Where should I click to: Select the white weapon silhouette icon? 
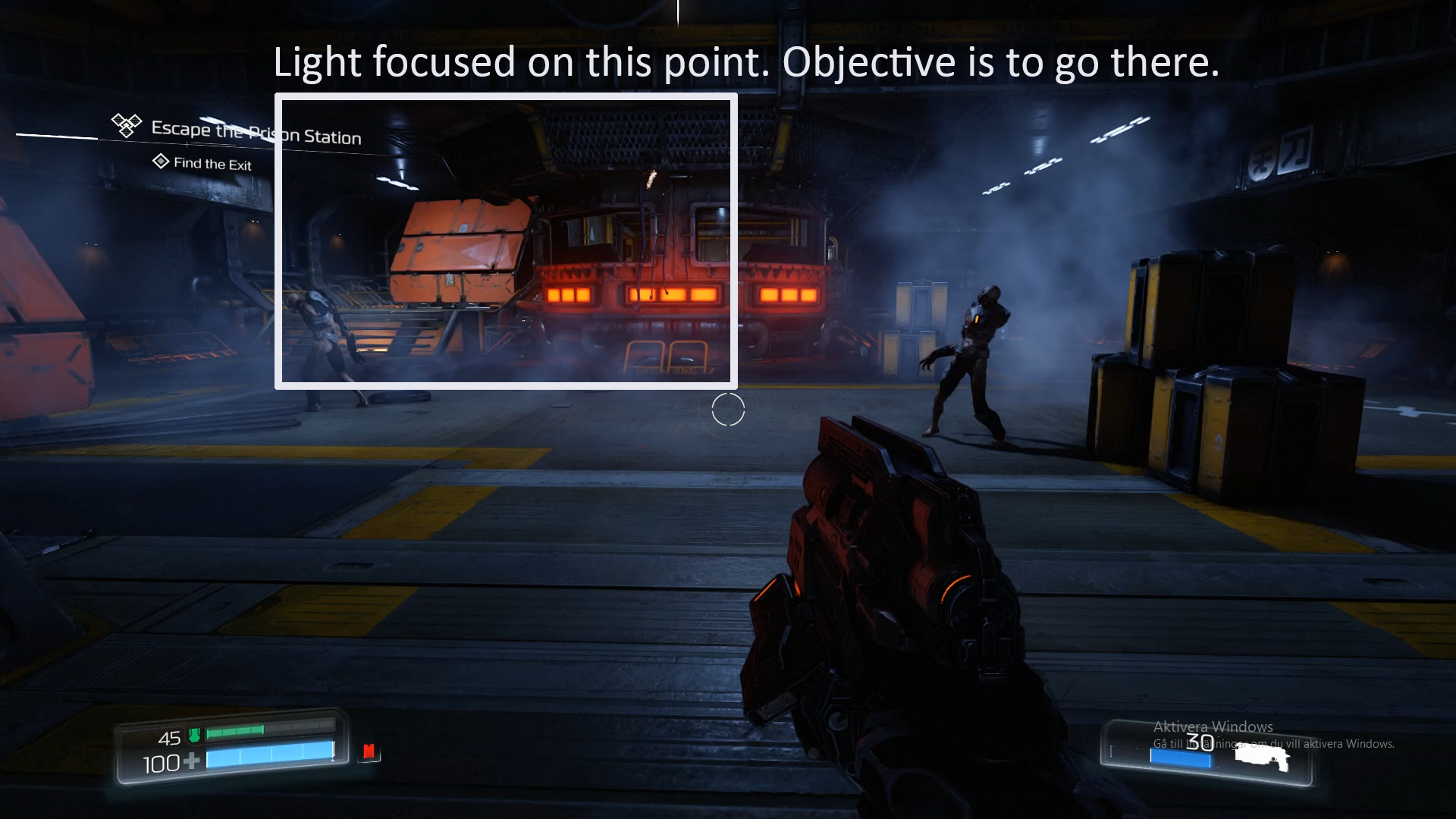click(x=1262, y=757)
